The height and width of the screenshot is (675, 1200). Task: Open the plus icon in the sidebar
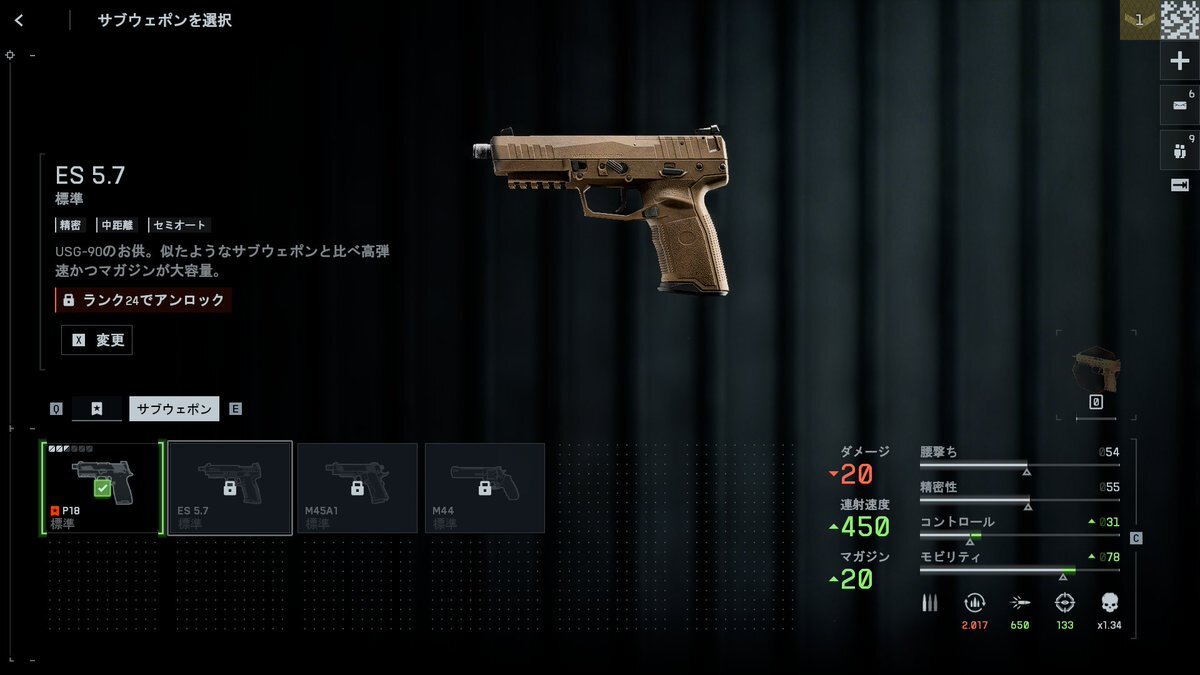coord(1179,61)
